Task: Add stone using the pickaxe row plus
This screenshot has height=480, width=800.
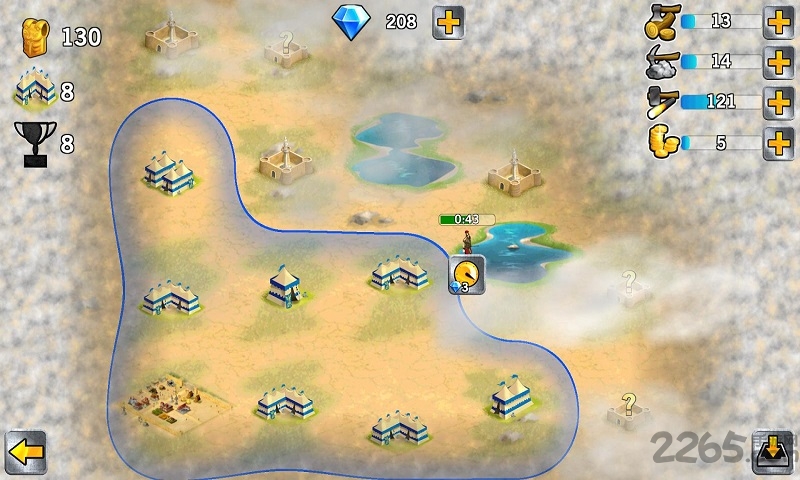Action: click(x=778, y=61)
